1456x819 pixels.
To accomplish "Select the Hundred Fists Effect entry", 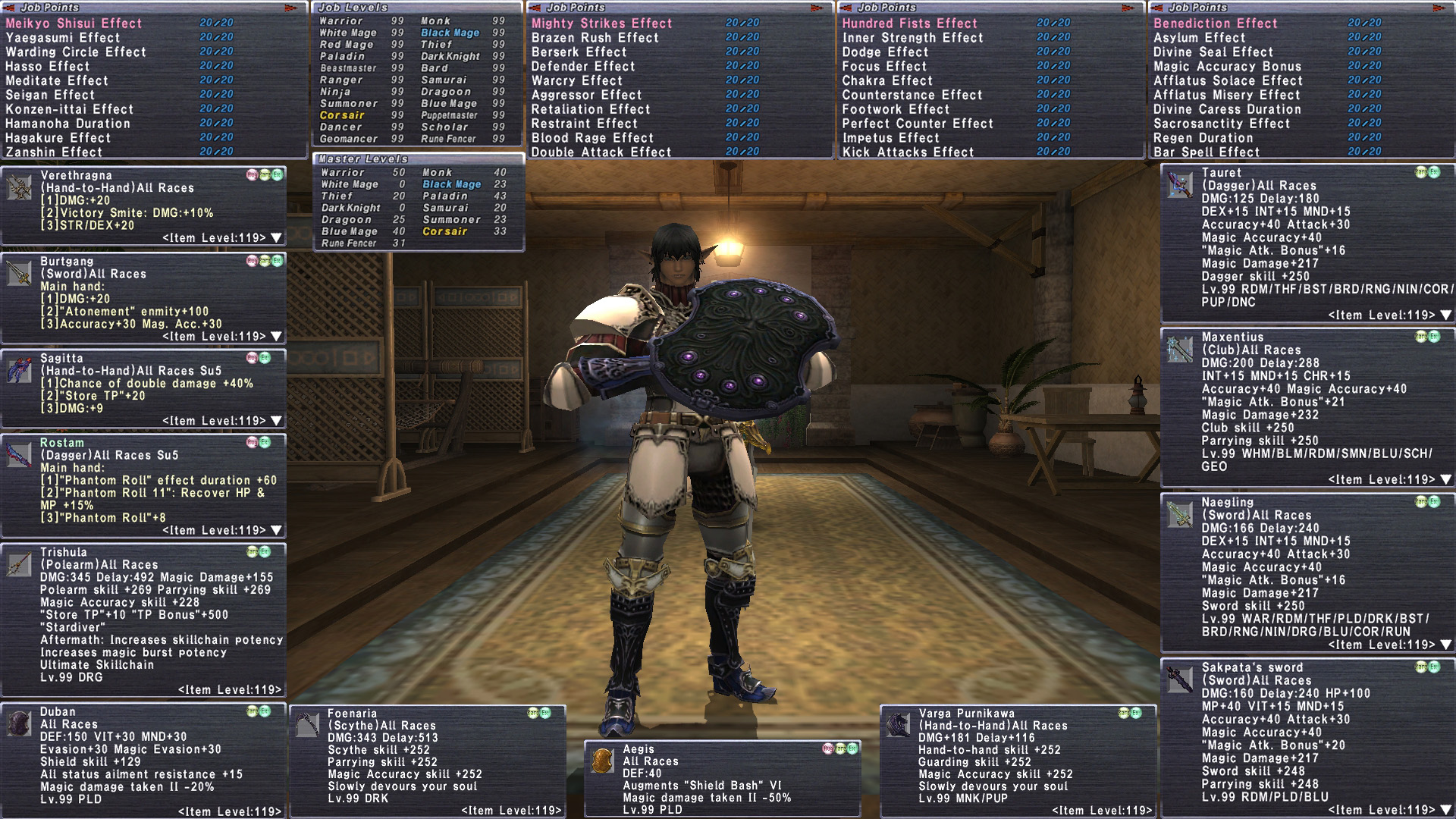I will 909,24.
